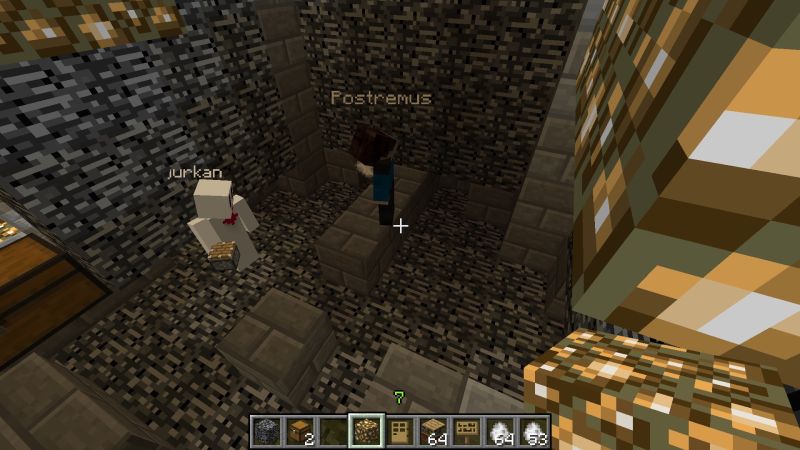Pick the white item stack of 53
Screen dimensions: 800x450
[533, 431]
